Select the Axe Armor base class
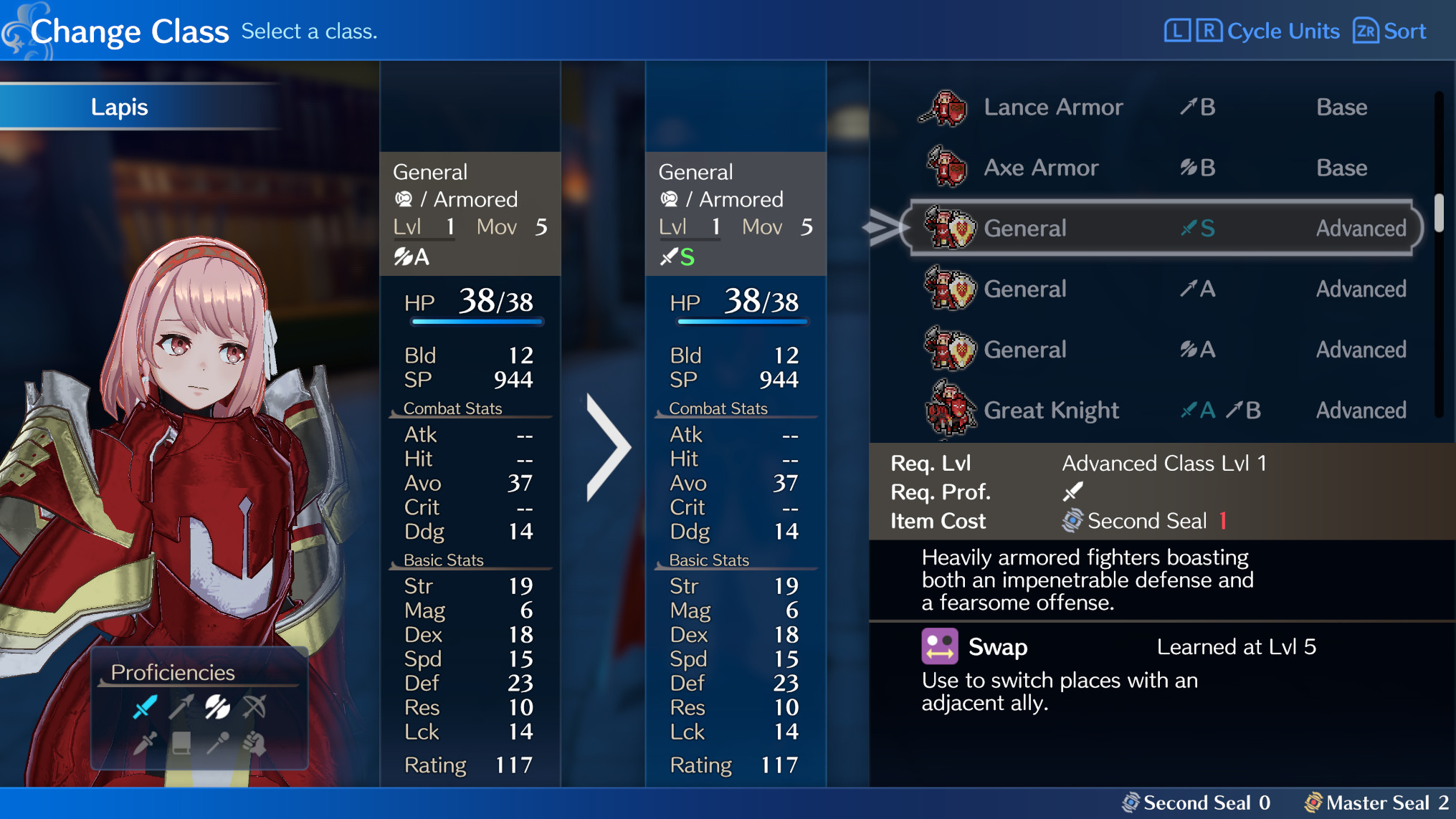 (1040, 167)
